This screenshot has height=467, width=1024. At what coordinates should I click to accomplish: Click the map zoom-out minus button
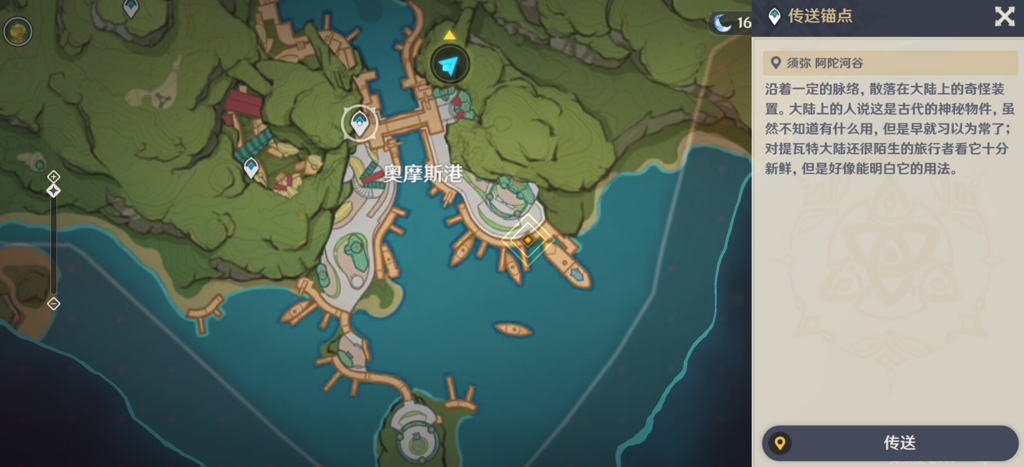click(54, 303)
